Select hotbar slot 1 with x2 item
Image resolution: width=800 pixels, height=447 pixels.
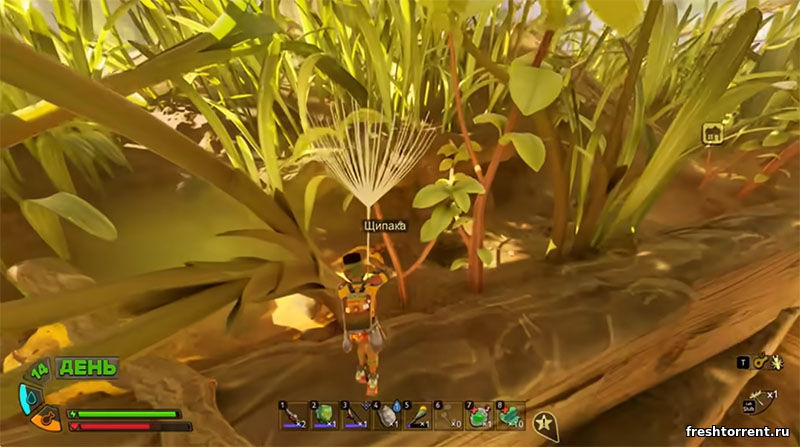click(294, 416)
